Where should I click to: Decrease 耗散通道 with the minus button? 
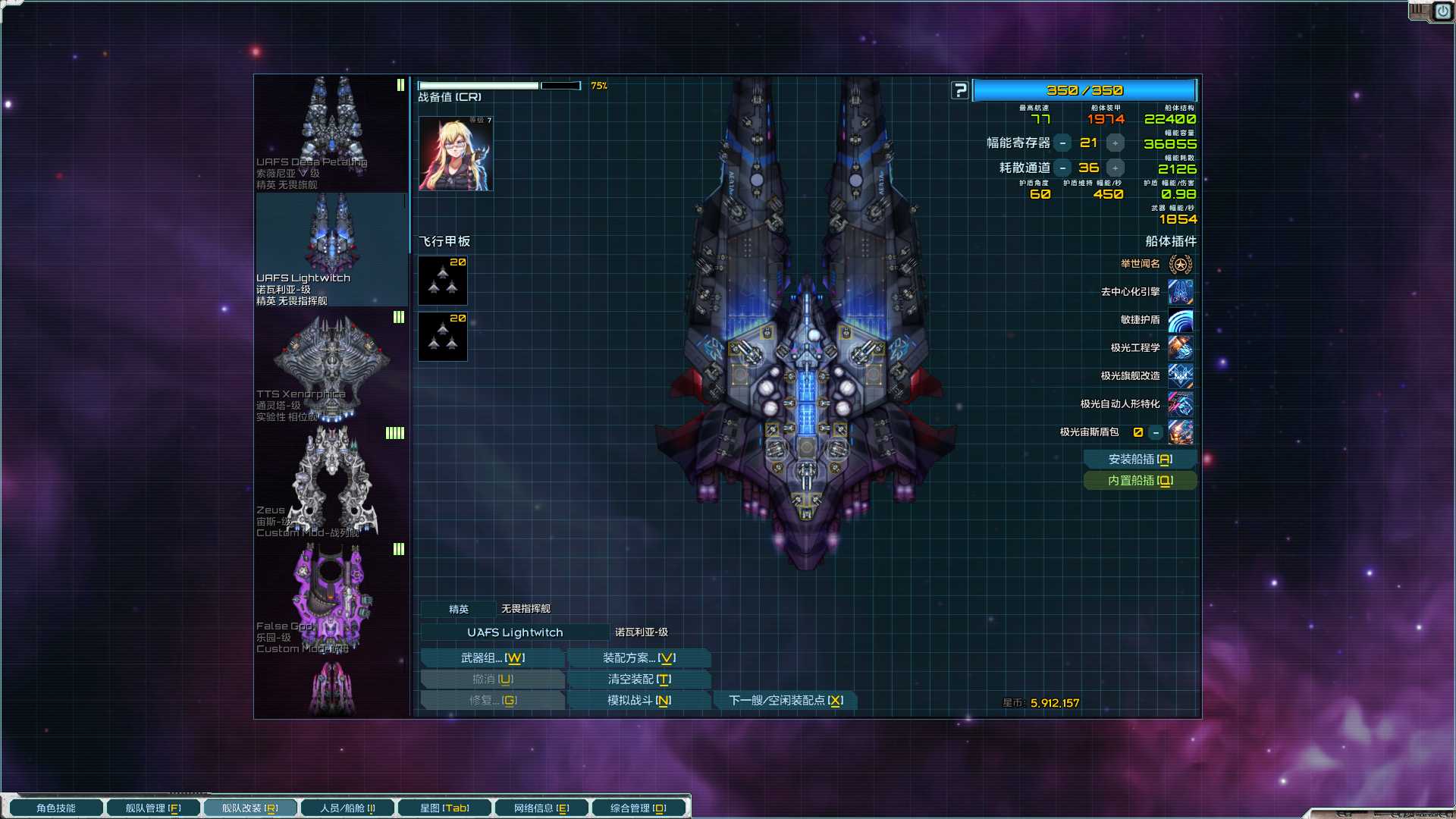click(x=1063, y=168)
